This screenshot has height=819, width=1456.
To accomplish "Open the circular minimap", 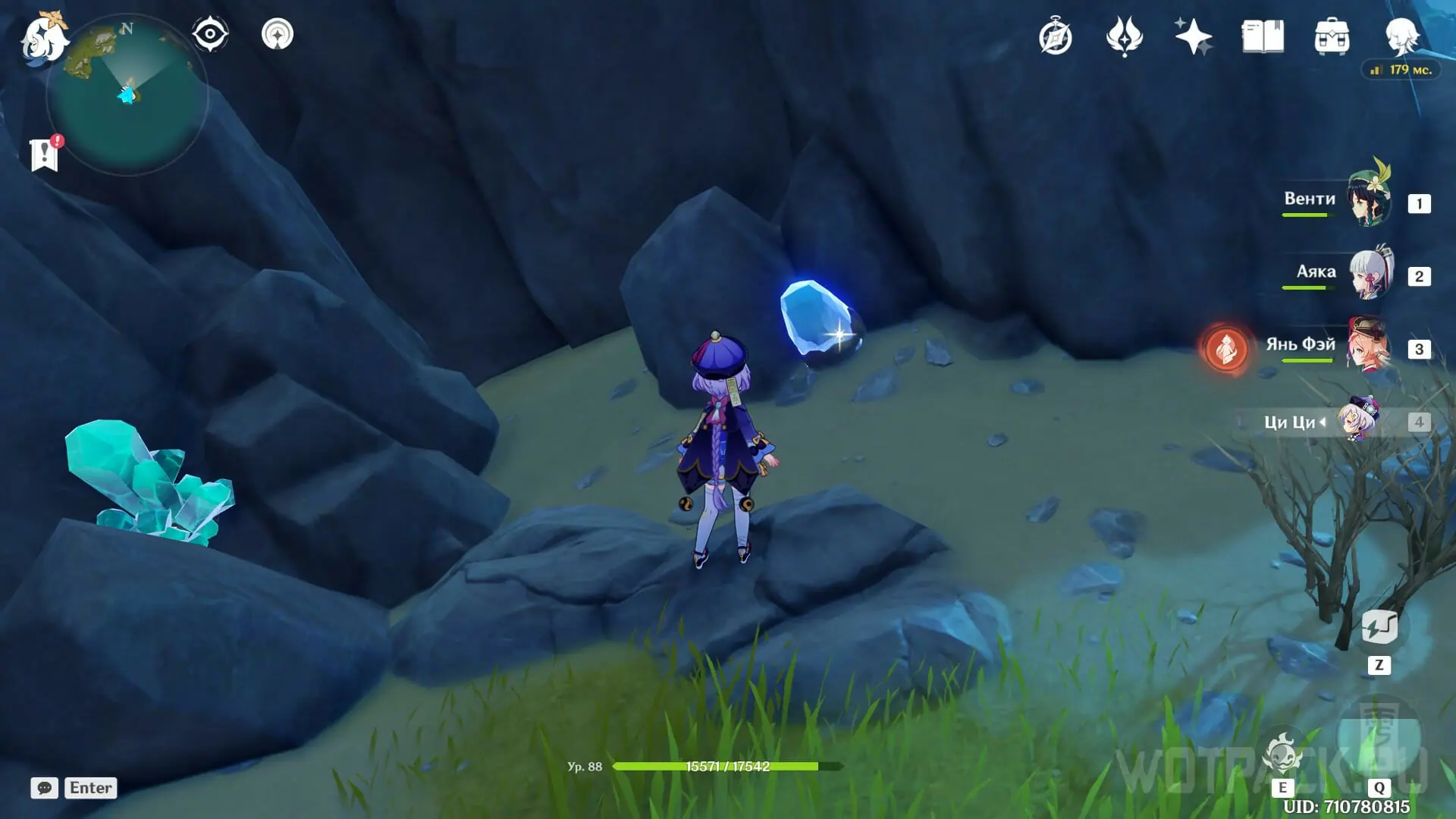I will (x=127, y=96).
